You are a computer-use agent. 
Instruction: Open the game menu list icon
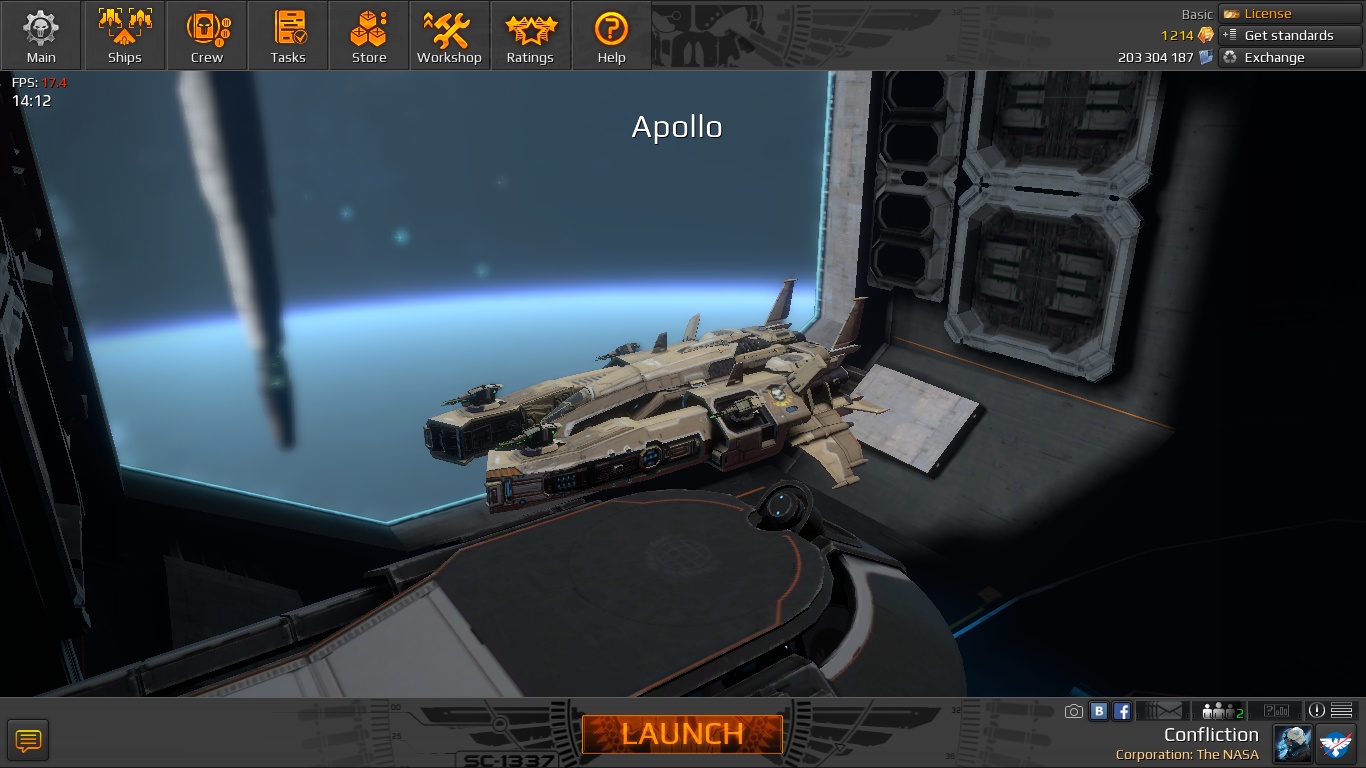(x=1342, y=711)
